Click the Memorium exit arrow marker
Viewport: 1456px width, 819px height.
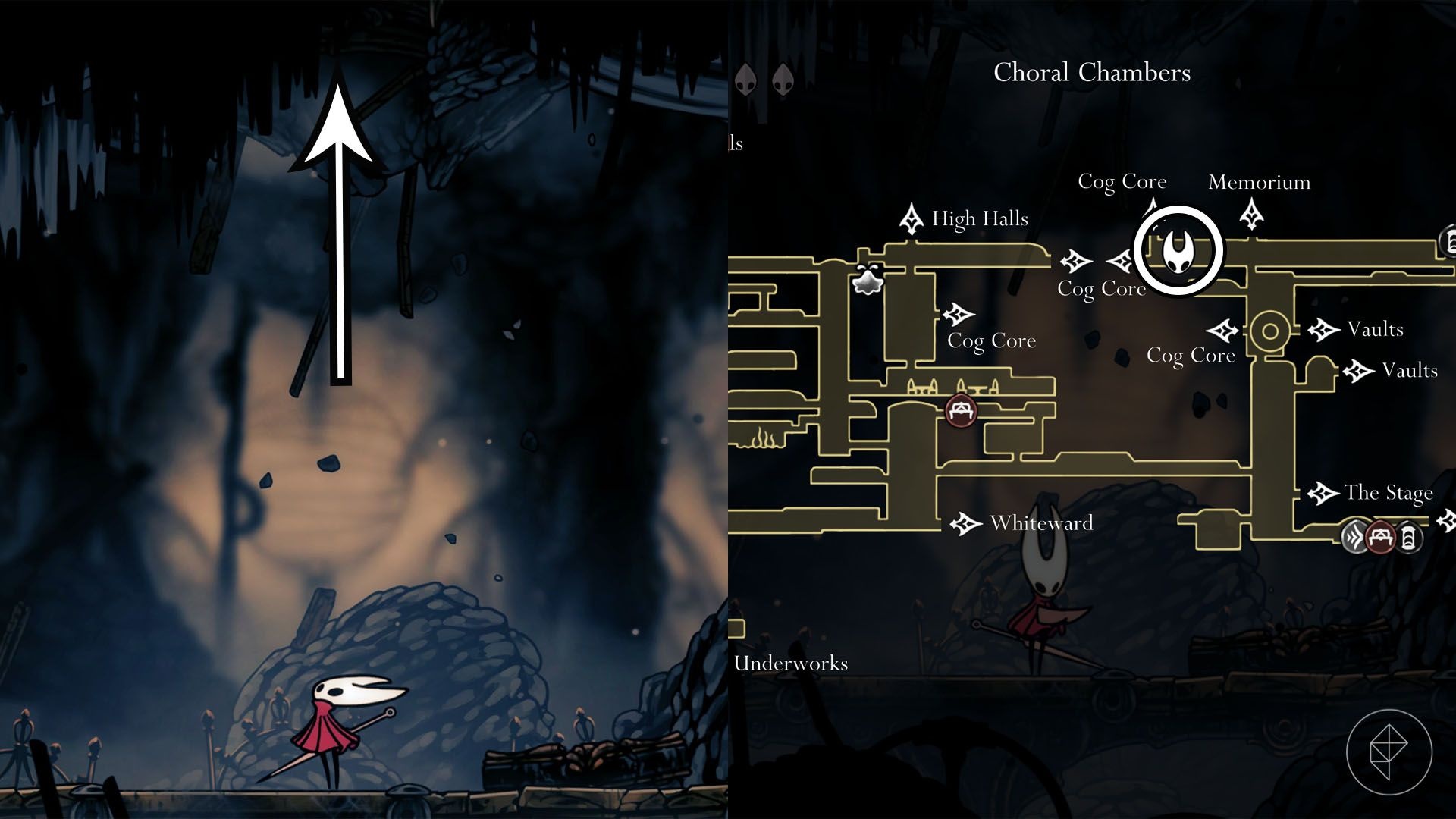point(1251,214)
